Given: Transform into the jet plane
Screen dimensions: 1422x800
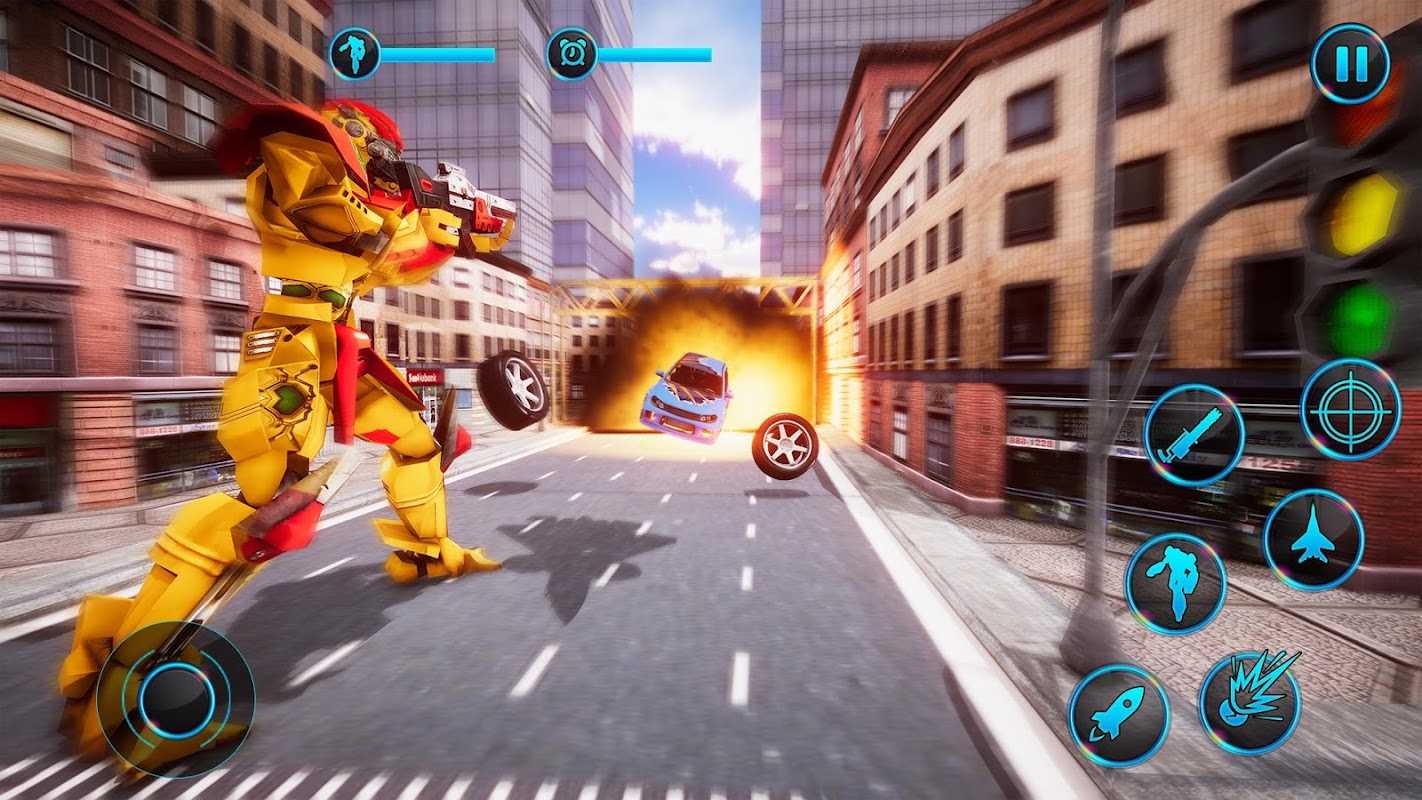Looking at the screenshot, I should (1314, 540).
